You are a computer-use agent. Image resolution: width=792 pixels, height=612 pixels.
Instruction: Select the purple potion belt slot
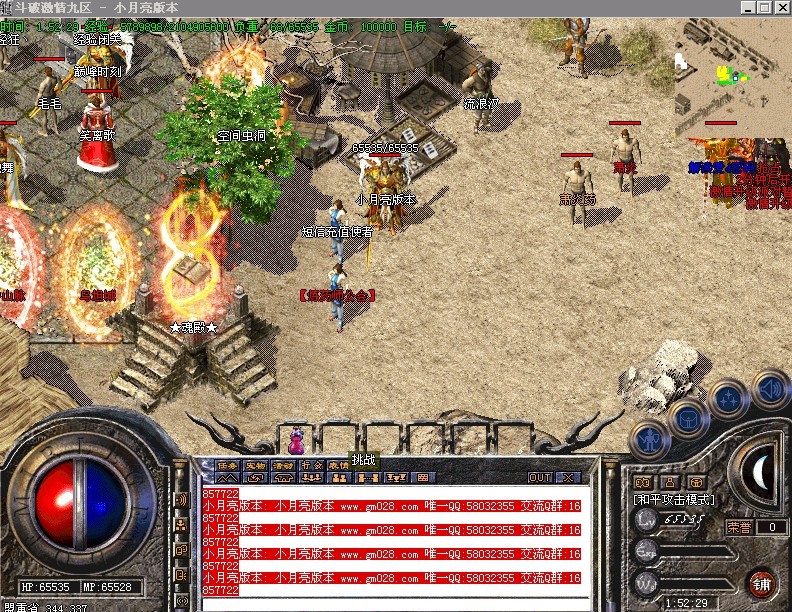pos(296,438)
